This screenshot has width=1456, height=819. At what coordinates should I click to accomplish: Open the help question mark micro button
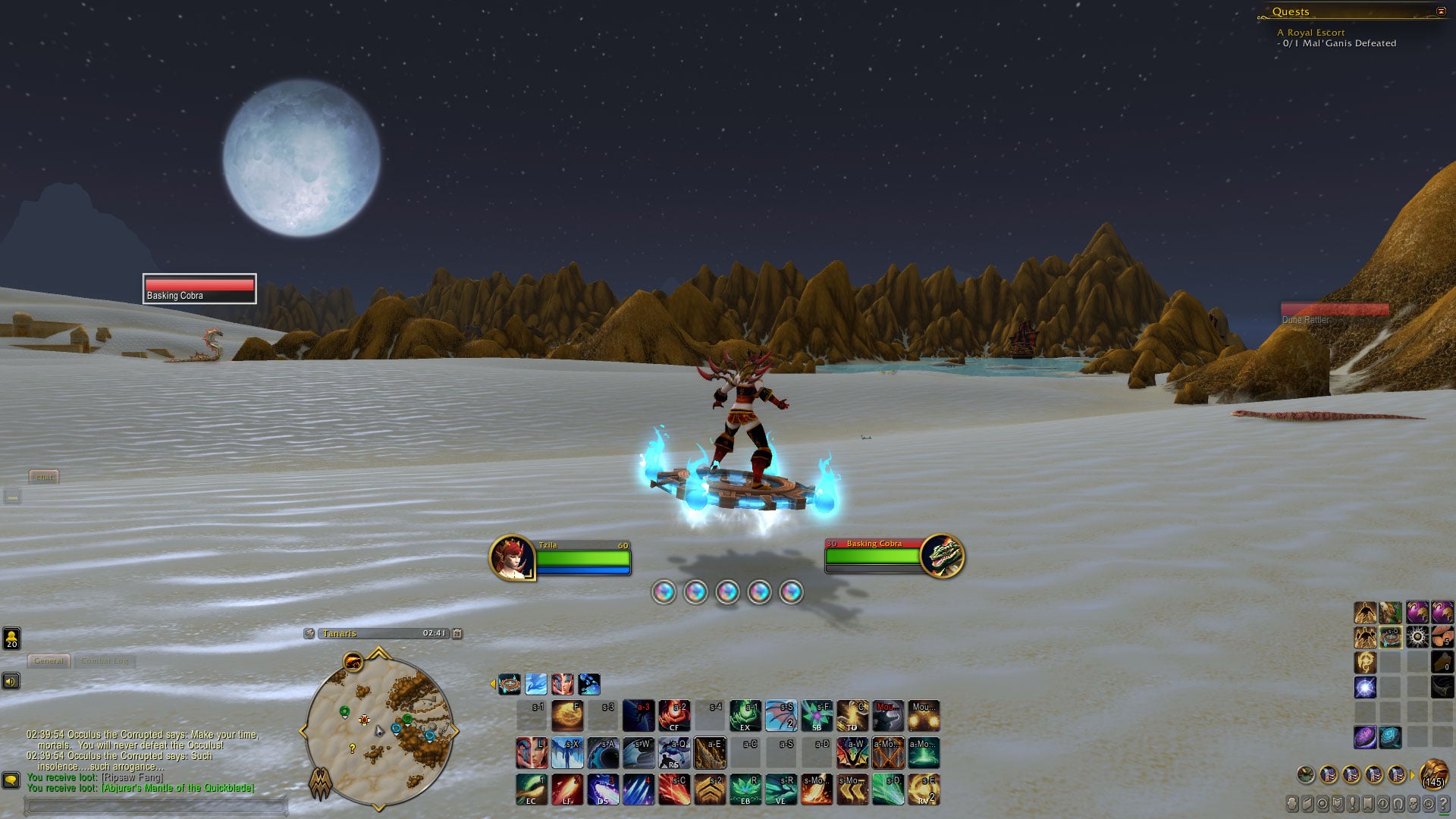1444,804
